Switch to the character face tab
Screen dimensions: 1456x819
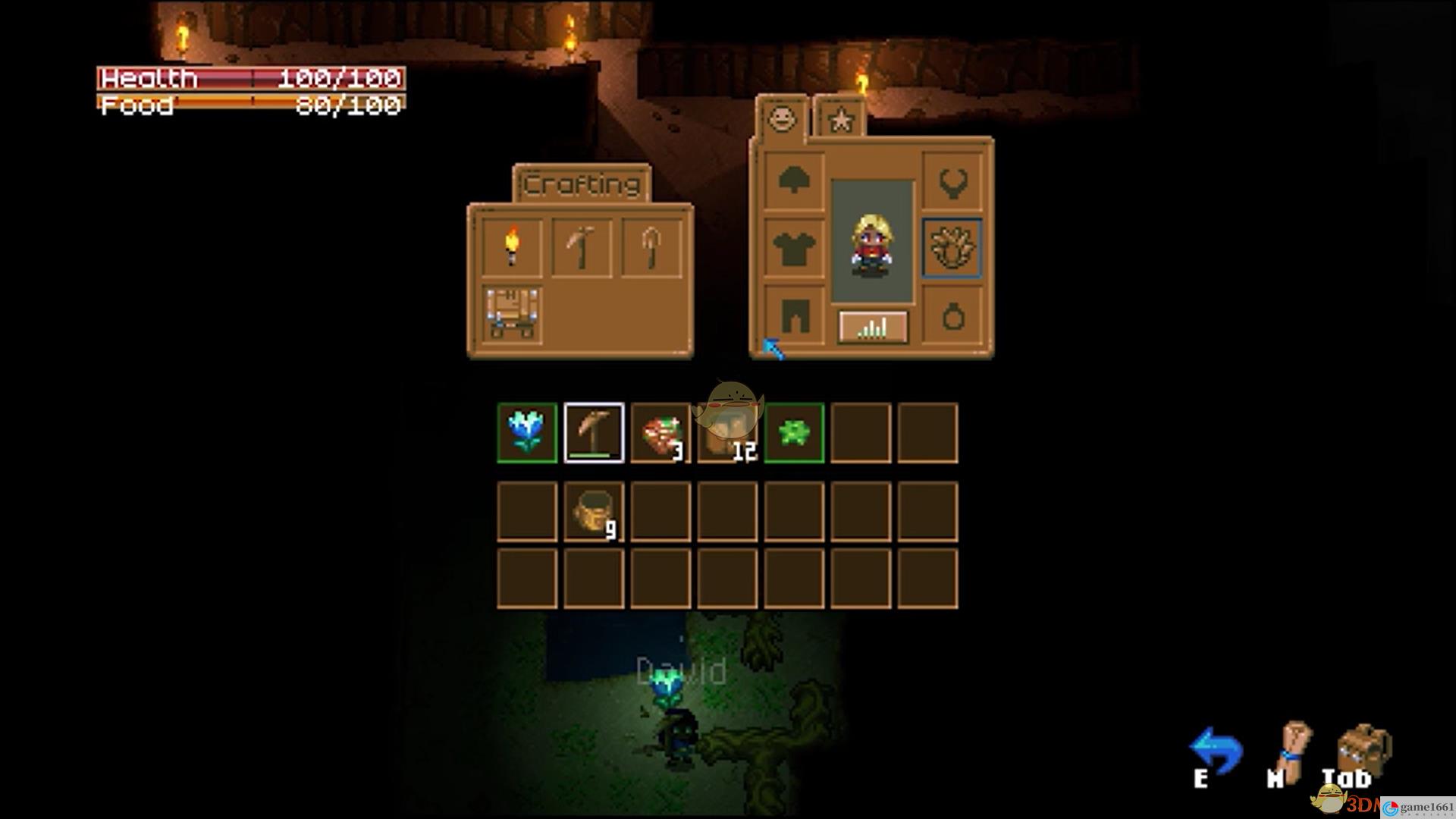(x=782, y=118)
